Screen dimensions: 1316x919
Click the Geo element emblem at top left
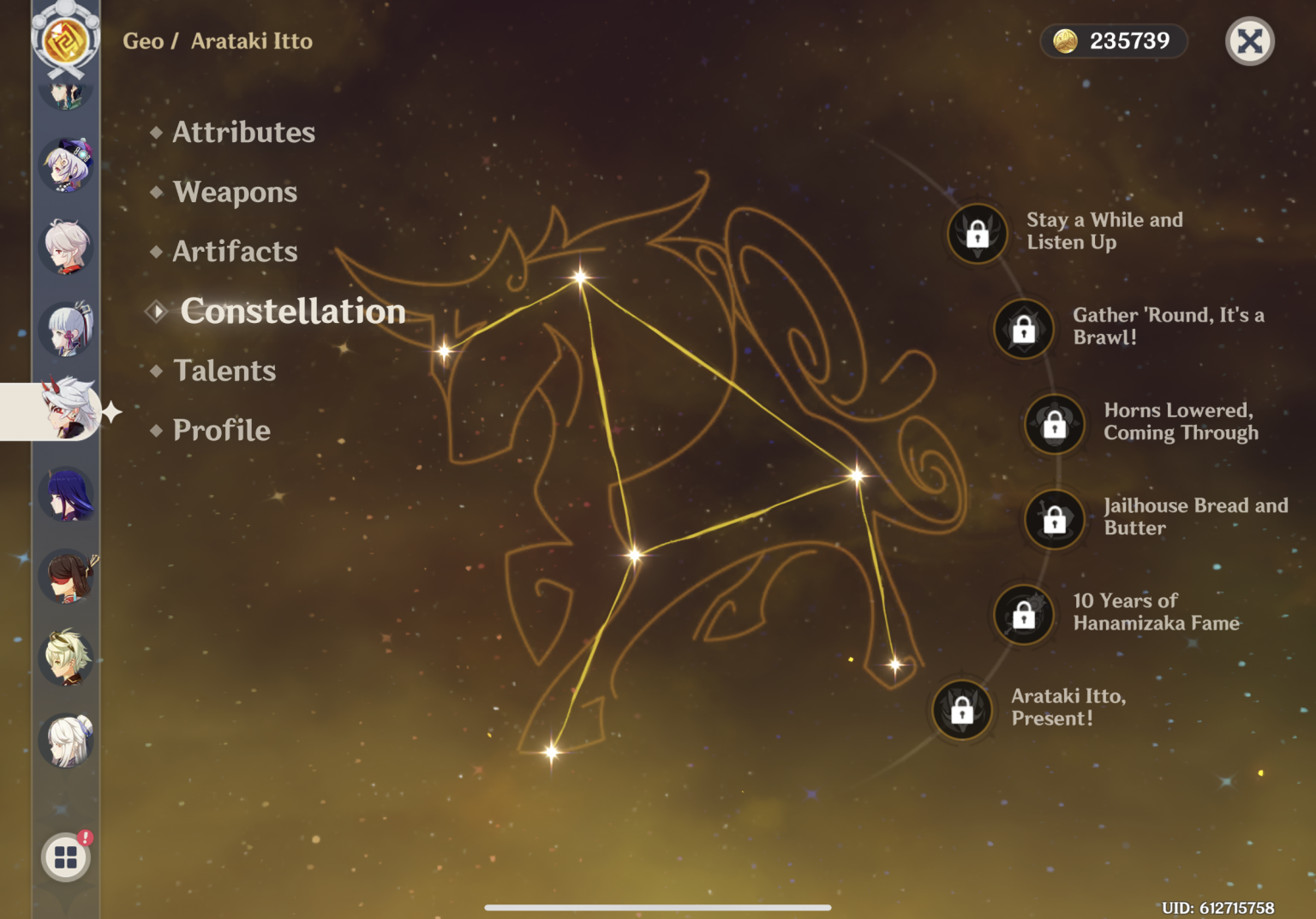66,39
